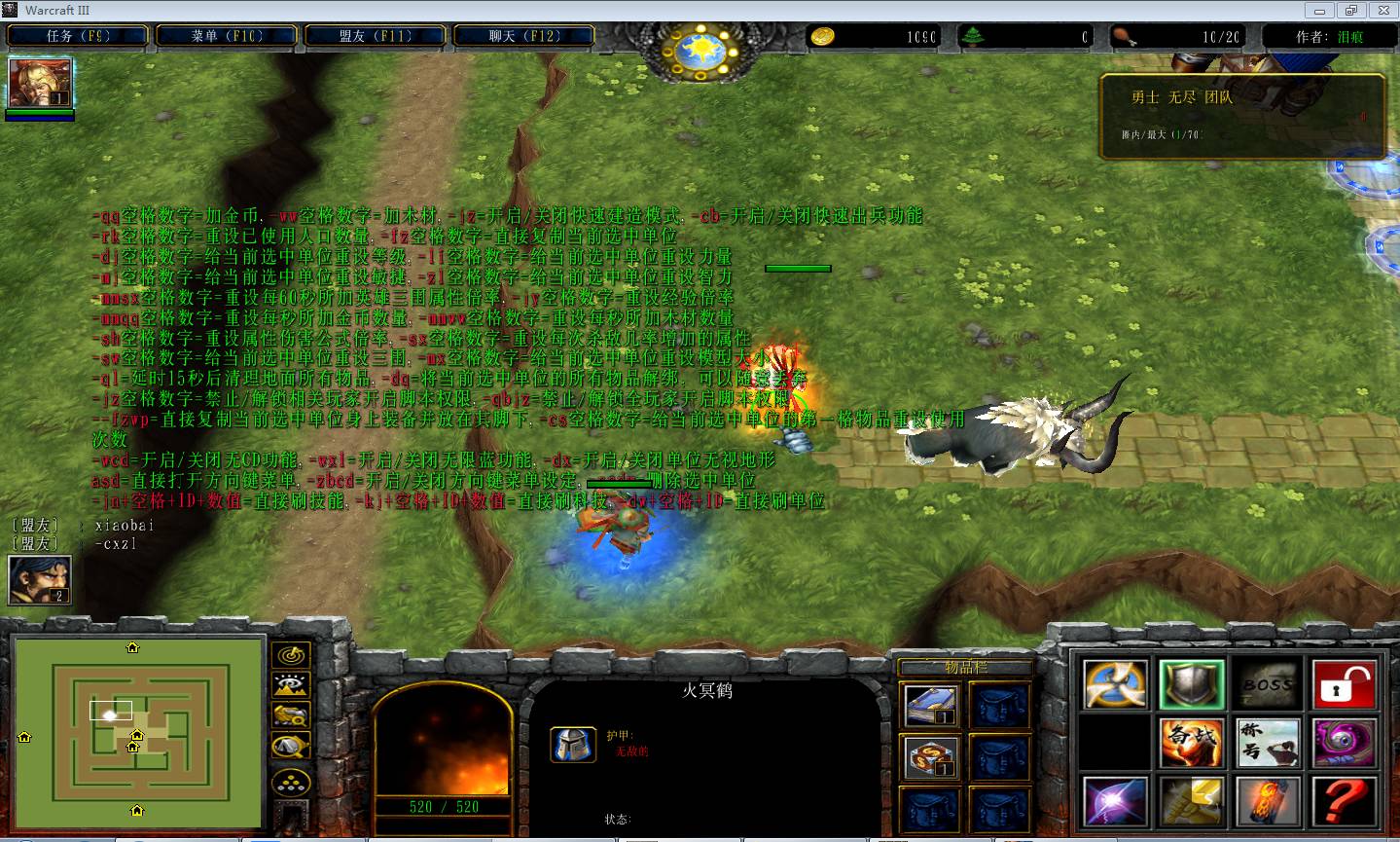Select the dark-haired hero portrait numbered 2

click(40, 580)
